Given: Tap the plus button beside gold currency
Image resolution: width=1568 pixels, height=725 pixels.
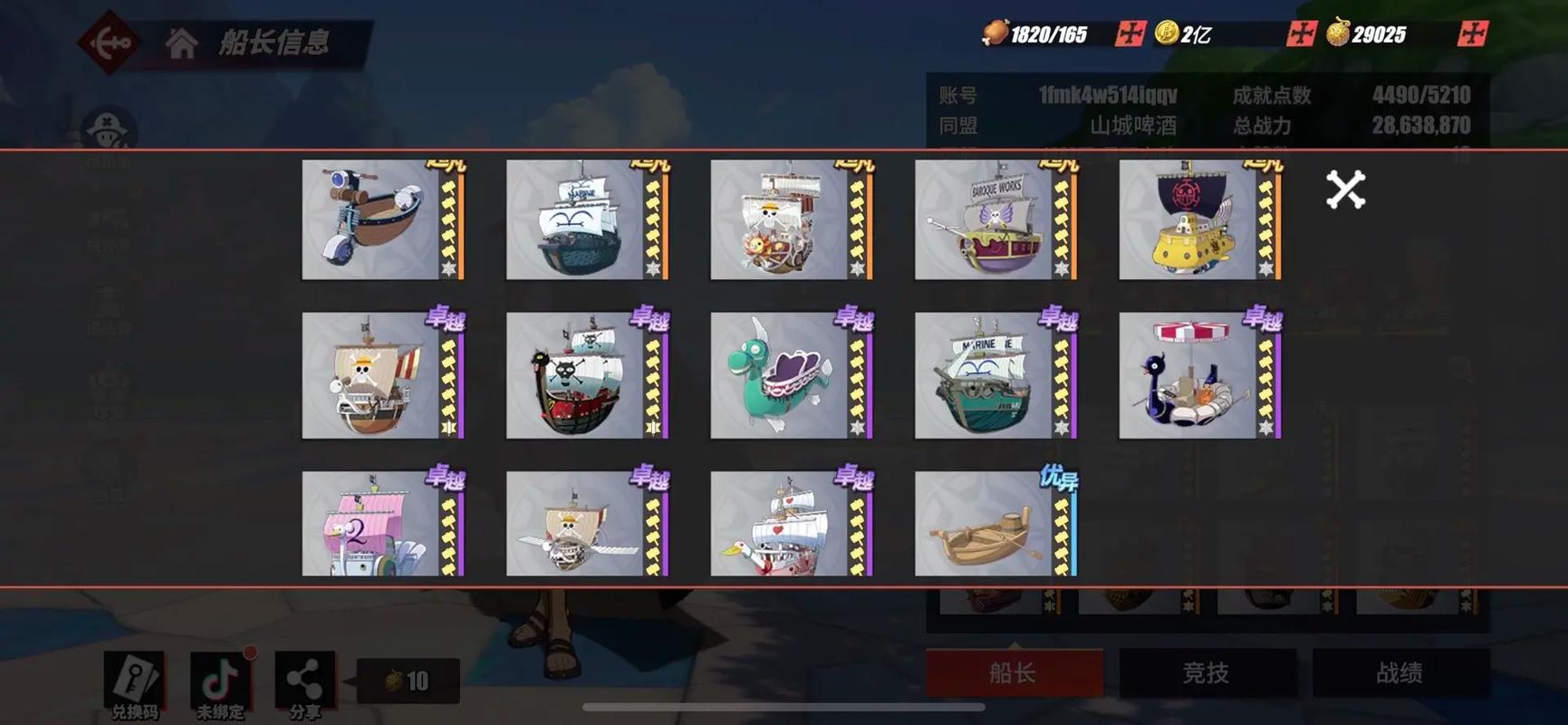Looking at the screenshot, I should [x=1301, y=32].
